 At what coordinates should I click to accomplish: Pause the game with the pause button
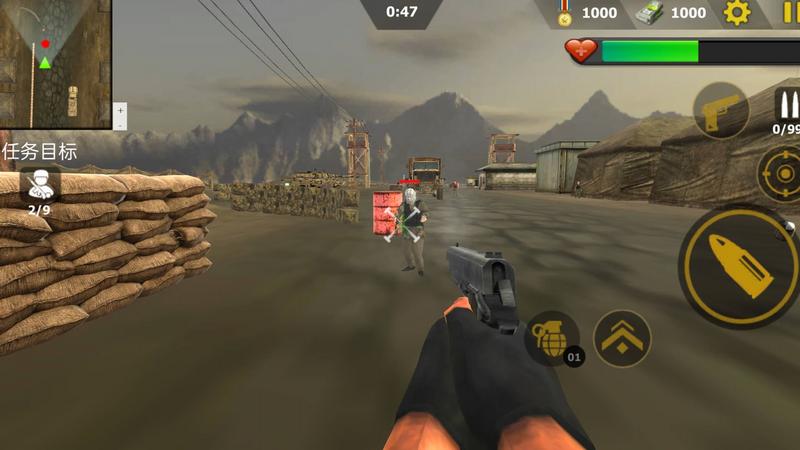(x=790, y=13)
